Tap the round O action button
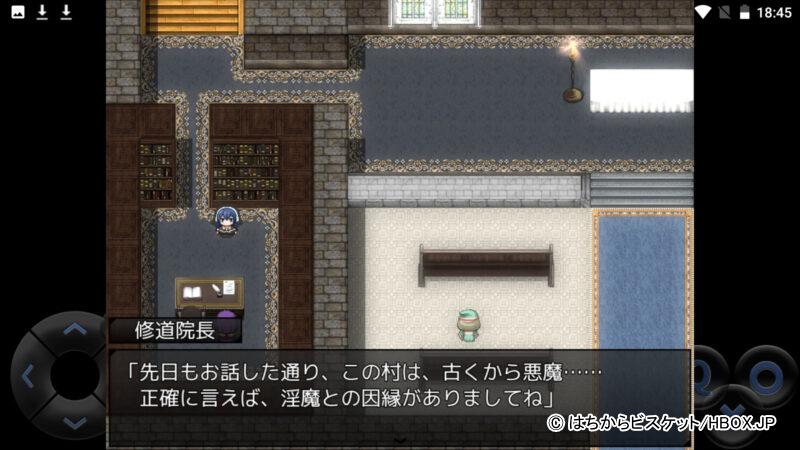The width and height of the screenshot is (800, 450). point(766,376)
